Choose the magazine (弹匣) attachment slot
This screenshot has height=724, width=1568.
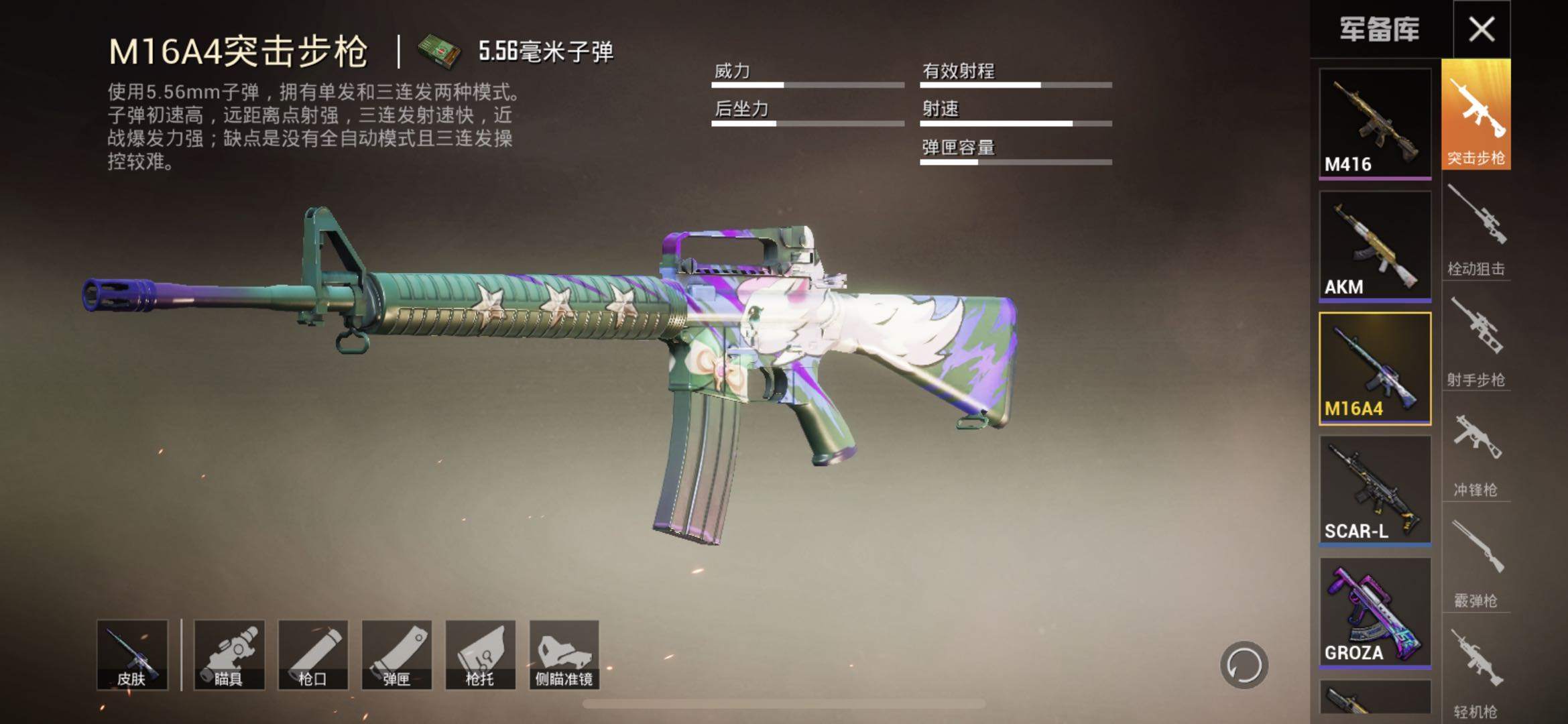pos(397,655)
